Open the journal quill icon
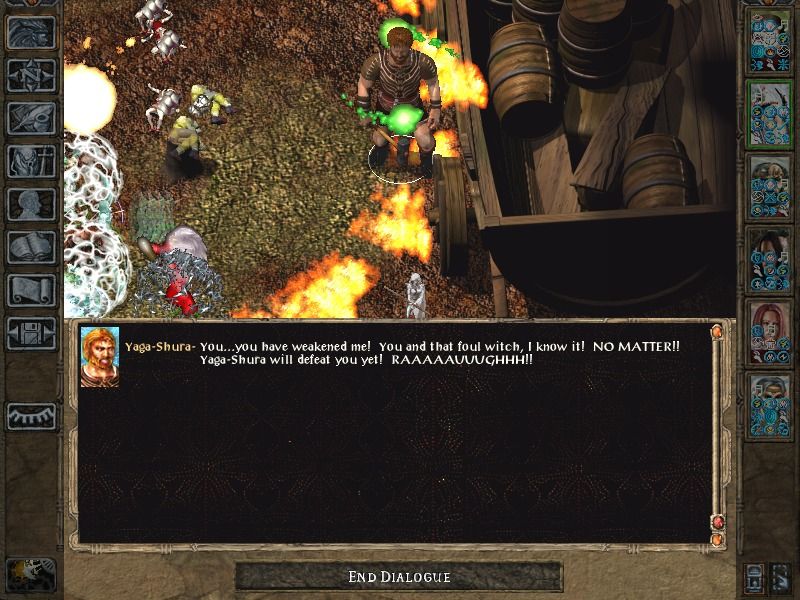Viewport: 800px width, 600px height. coord(31,118)
